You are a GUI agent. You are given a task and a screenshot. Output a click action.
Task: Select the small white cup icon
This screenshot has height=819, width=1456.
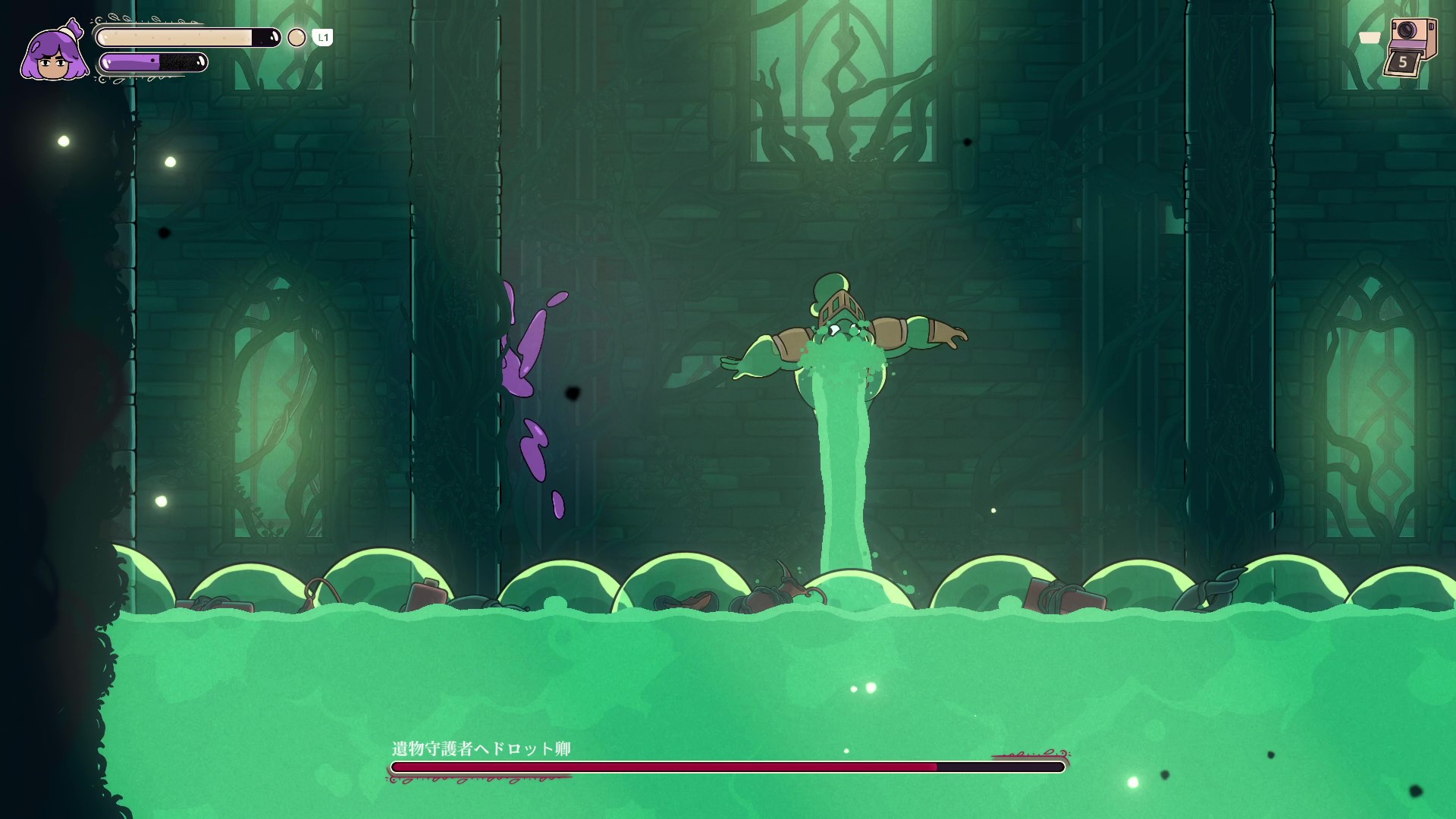point(1370,38)
